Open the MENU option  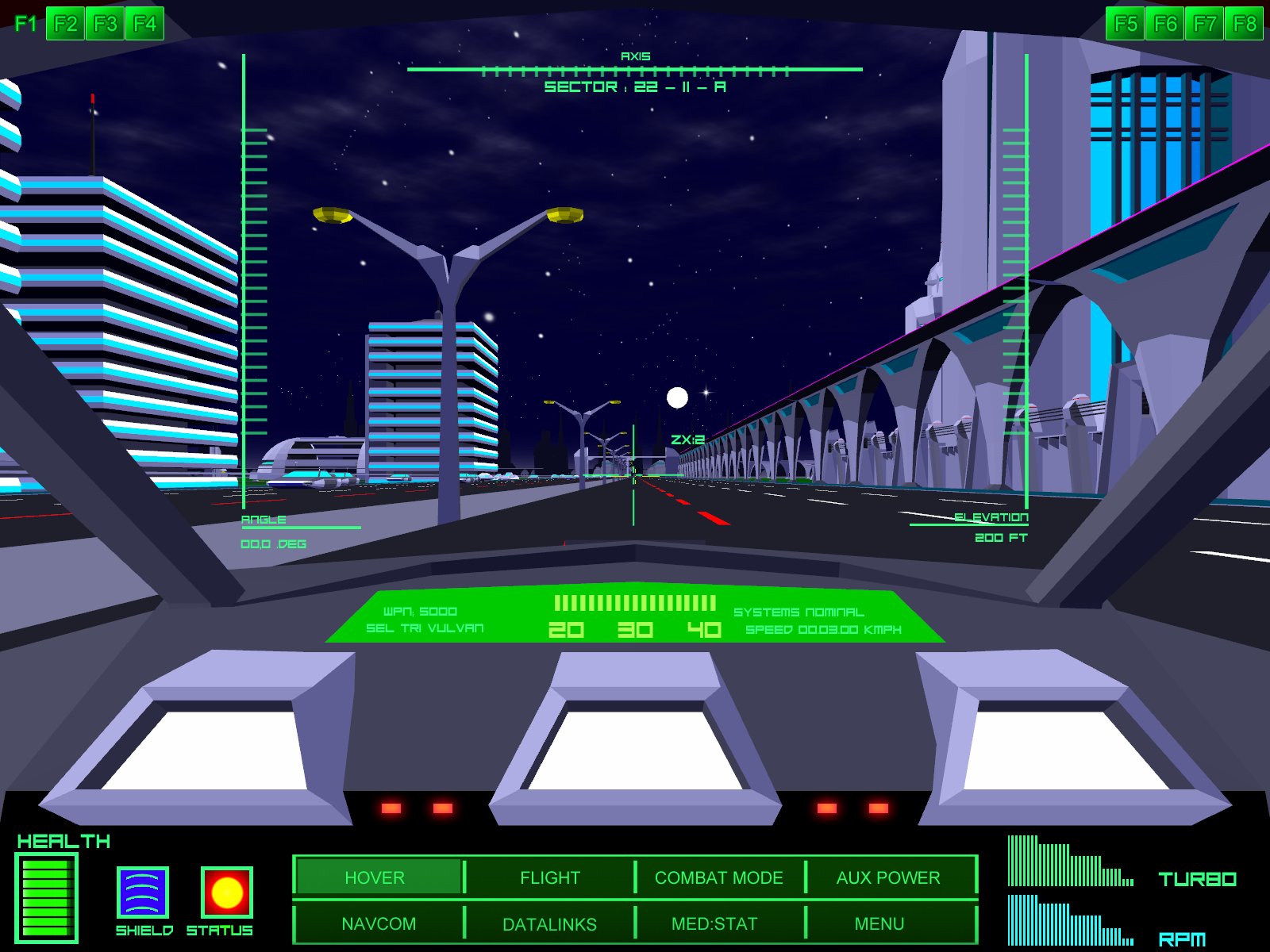point(879,923)
